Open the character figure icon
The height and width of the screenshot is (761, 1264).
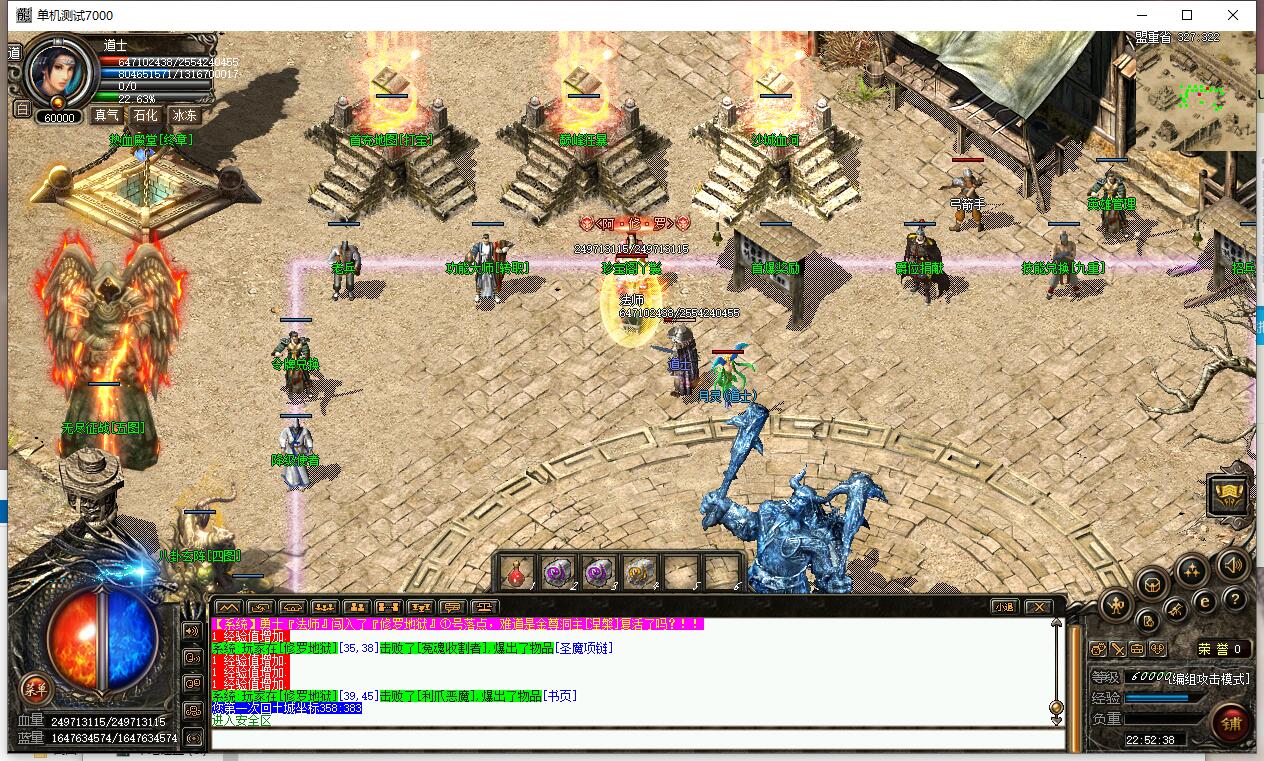coord(1116,605)
